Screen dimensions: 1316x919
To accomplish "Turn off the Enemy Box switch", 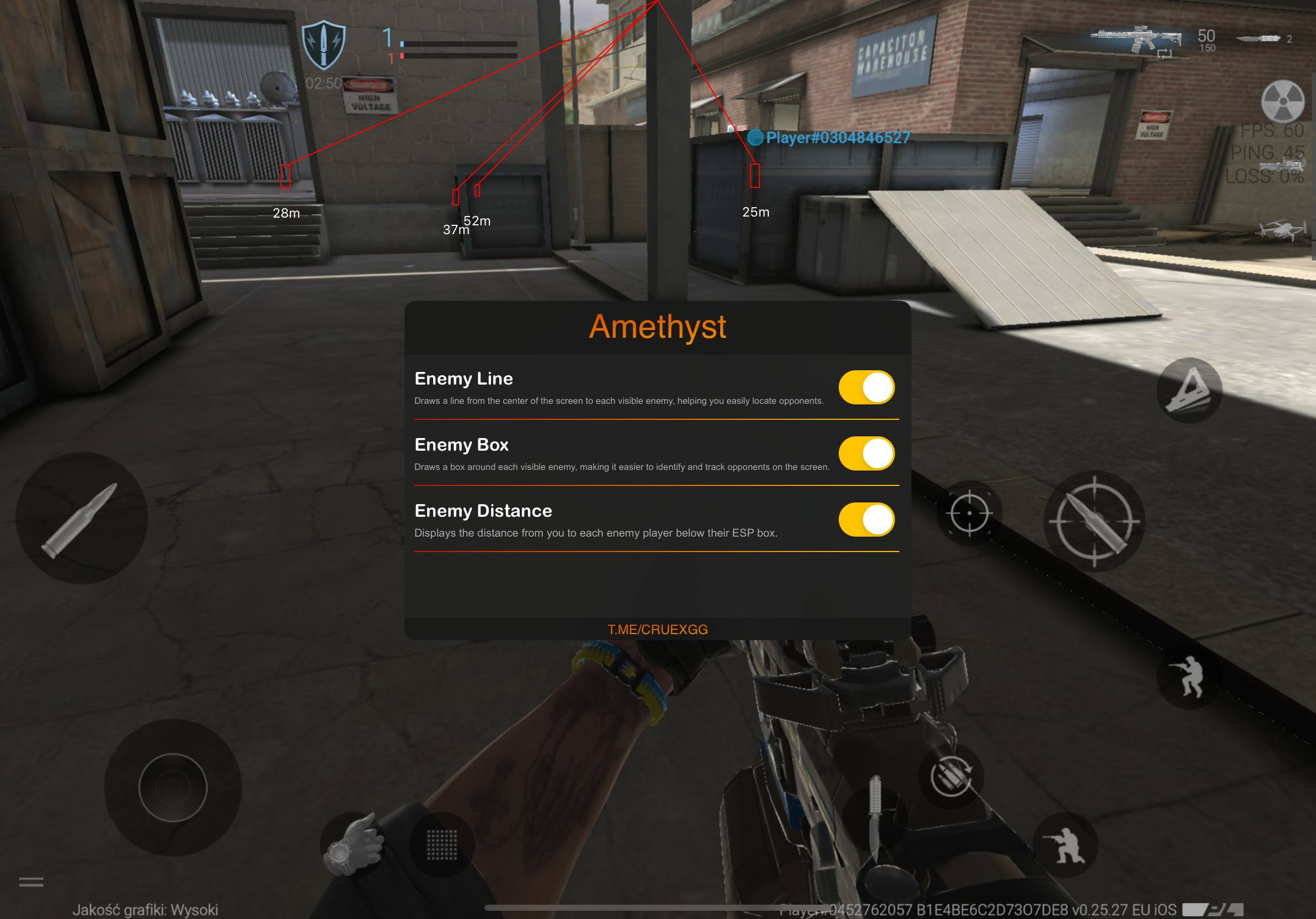I will coord(866,454).
